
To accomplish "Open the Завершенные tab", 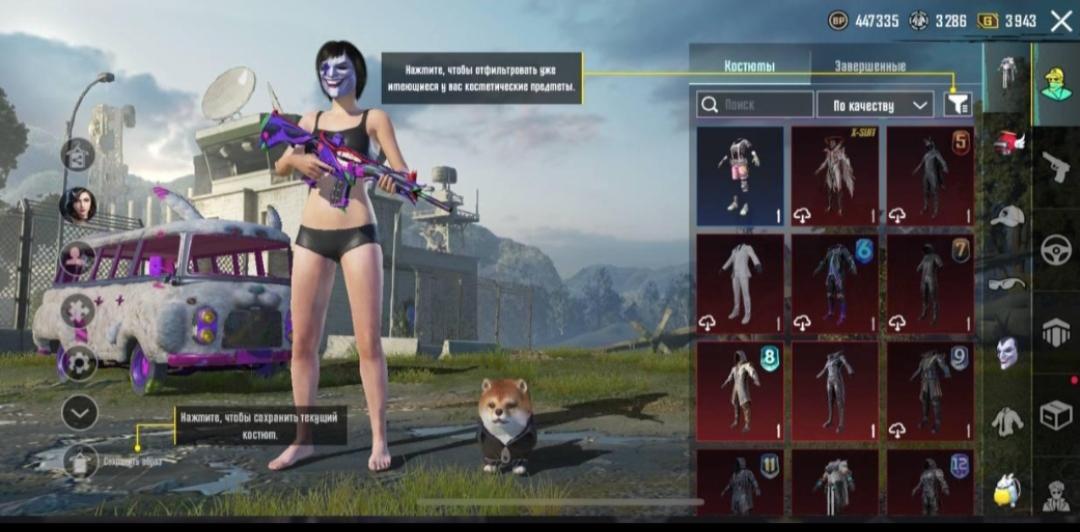I will [x=870, y=66].
